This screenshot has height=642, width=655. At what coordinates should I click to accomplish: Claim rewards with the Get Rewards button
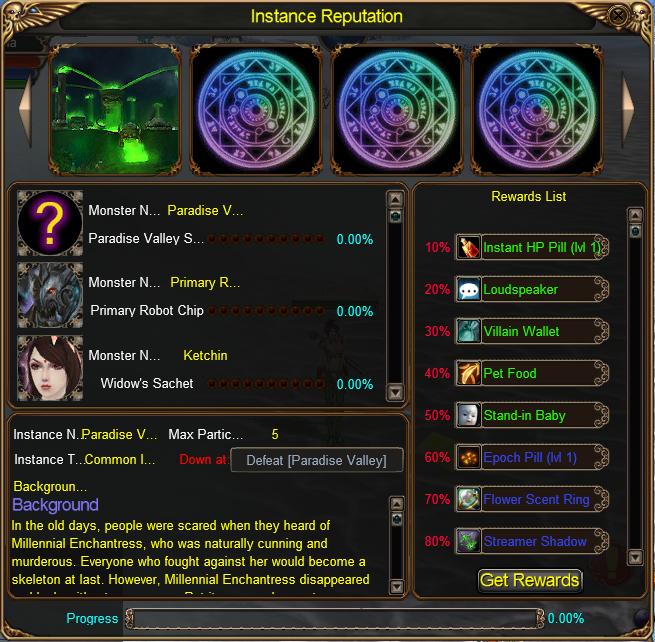530,580
